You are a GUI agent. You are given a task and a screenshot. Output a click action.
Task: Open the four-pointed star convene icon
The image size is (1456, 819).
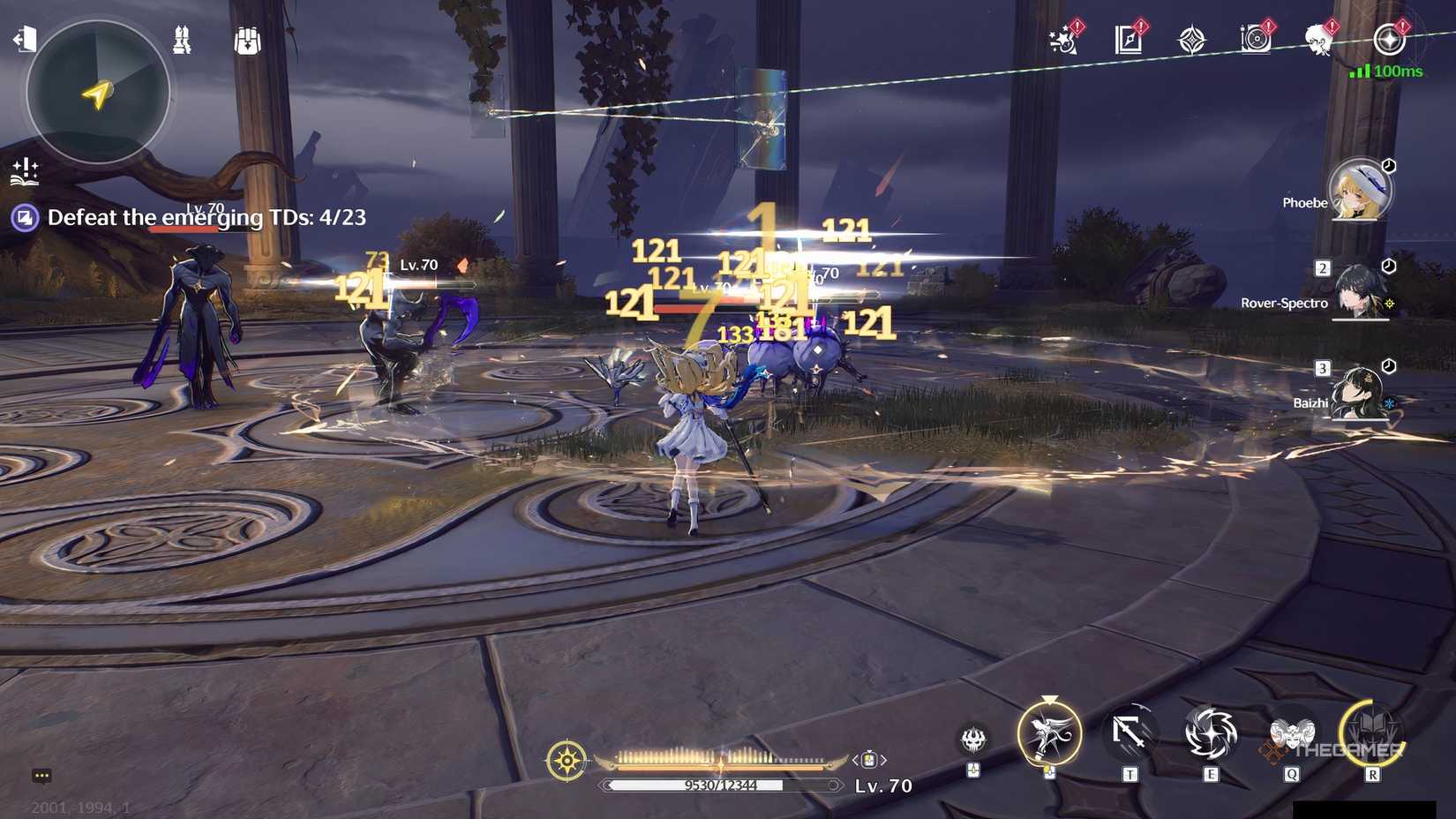(1192, 41)
